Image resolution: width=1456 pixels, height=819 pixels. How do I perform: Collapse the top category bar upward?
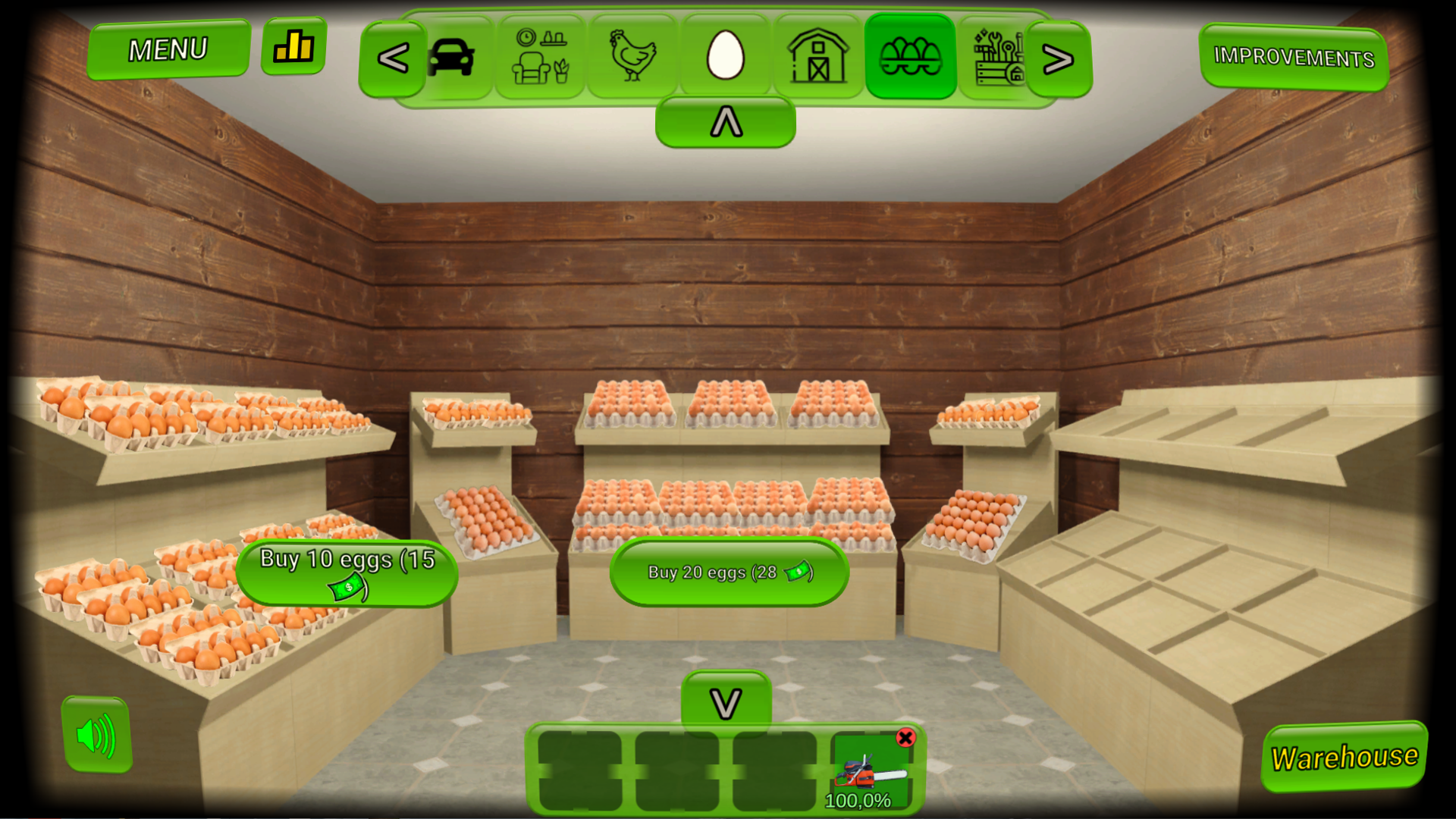[x=726, y=121]
